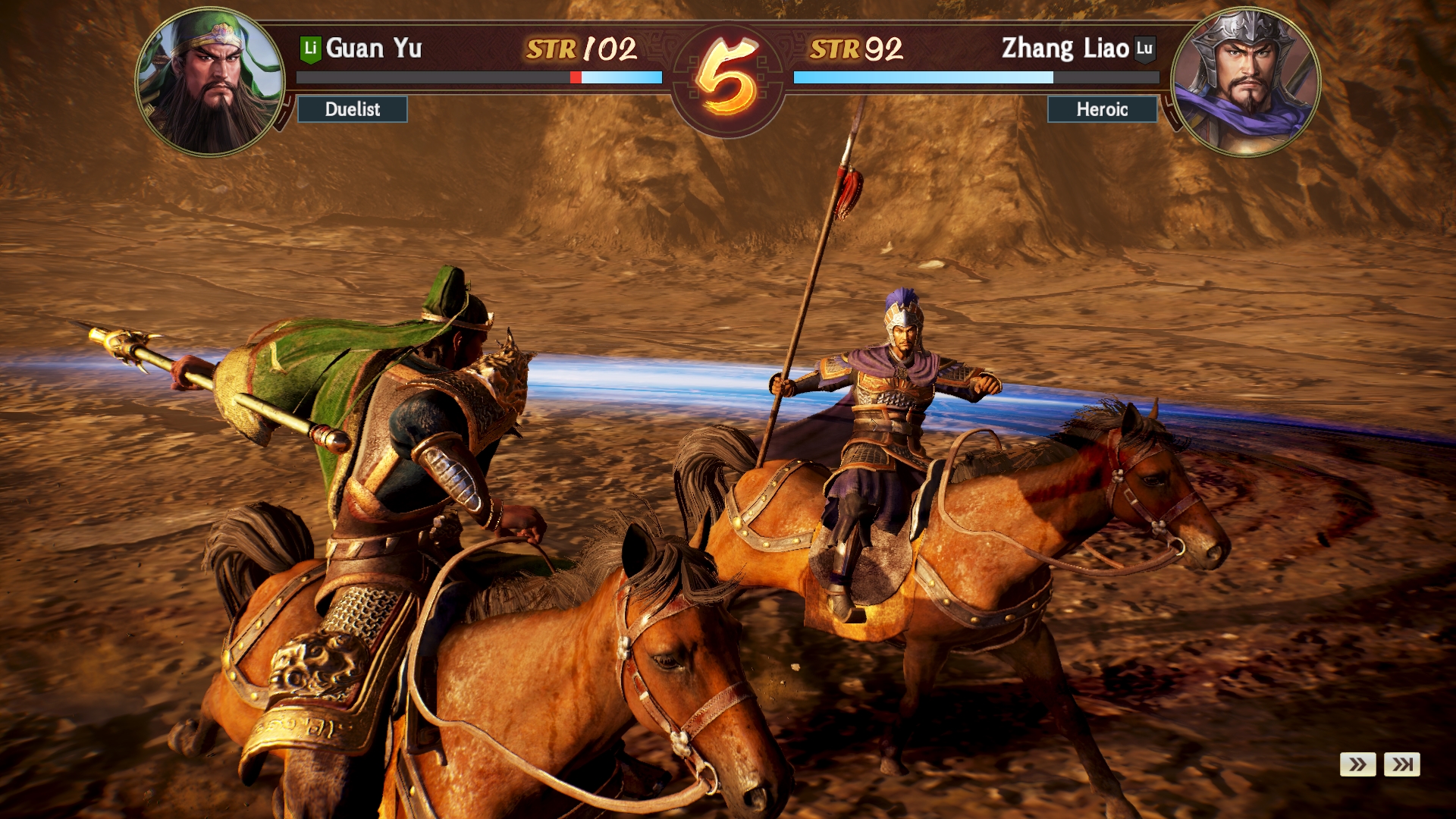1456x819 pixels.
Task: Click the STR label next to Guan Yu
Action: 551,49
